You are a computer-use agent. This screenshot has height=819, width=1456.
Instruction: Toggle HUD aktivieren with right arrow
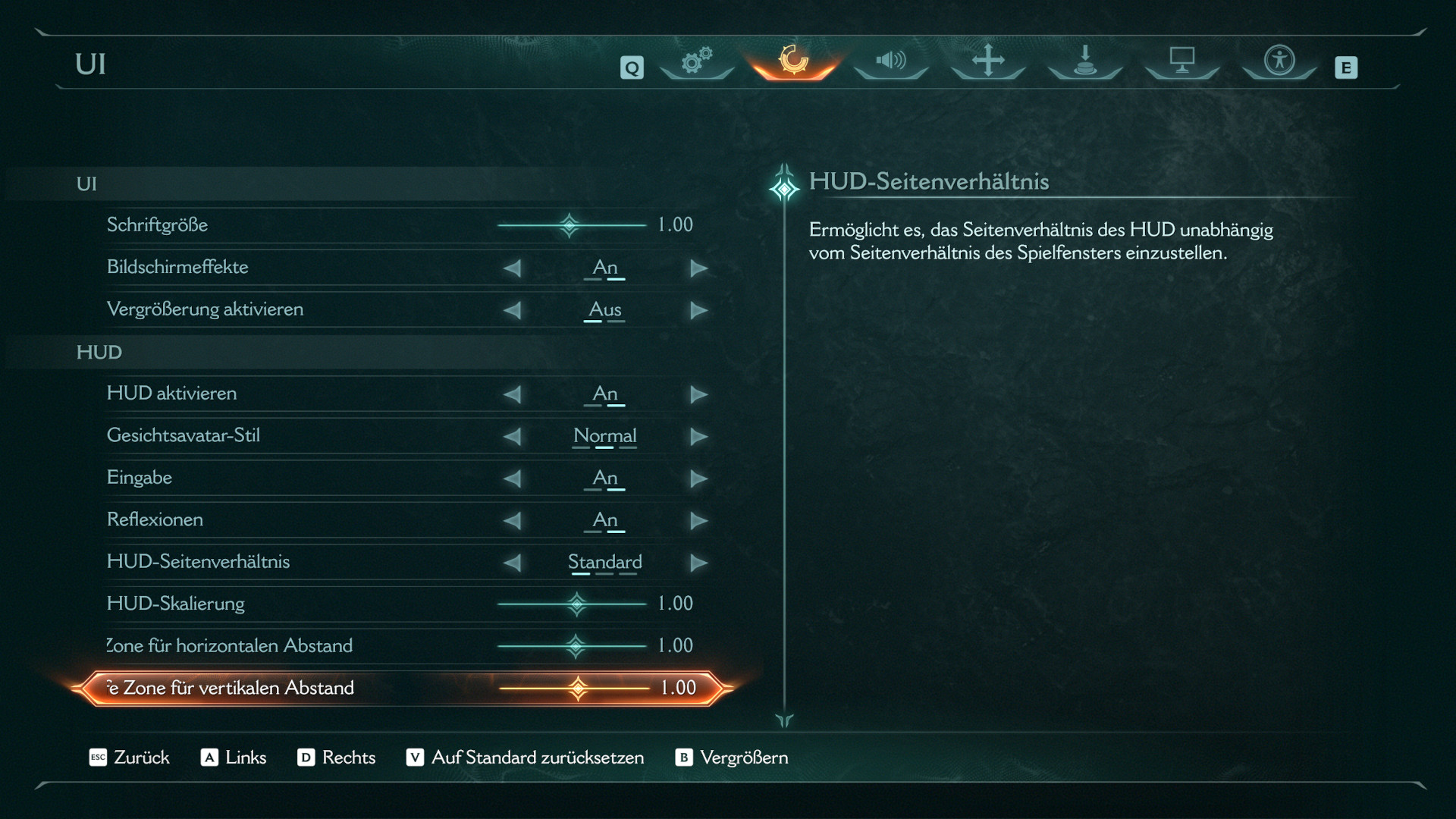[x=698, y=394]
